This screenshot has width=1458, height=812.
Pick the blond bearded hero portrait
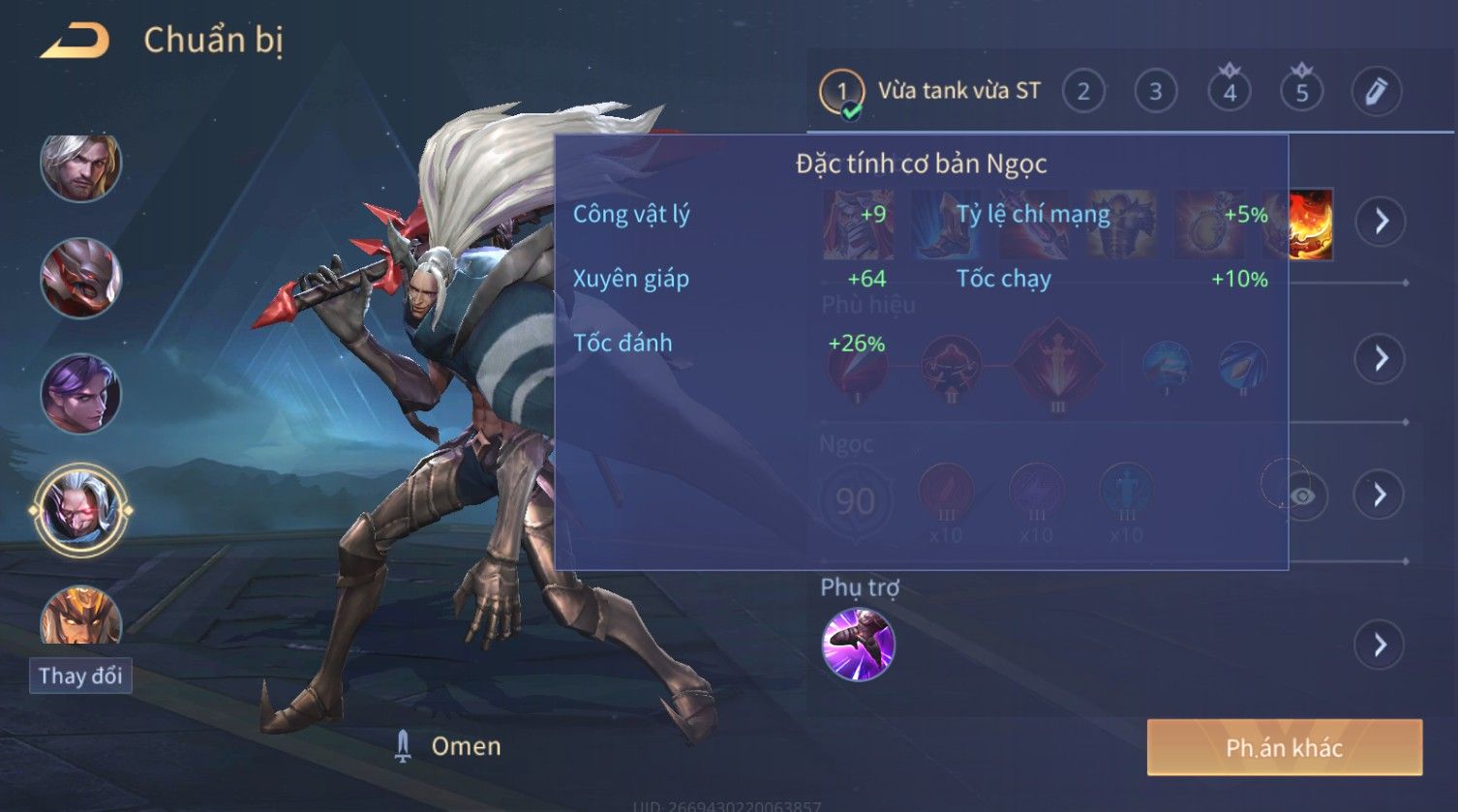point(80,165)
